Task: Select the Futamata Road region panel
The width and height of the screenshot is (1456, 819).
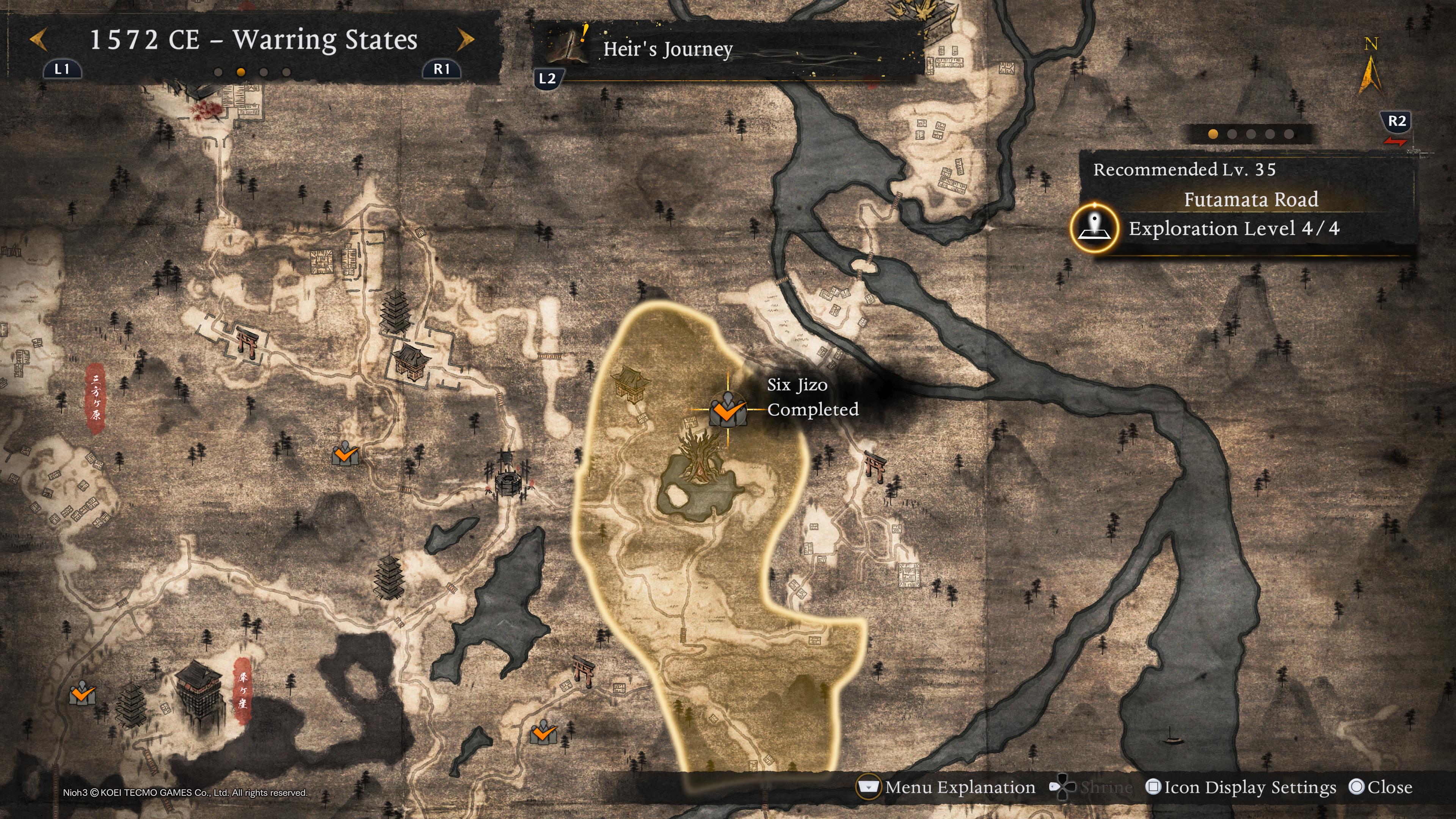Action: coord(1250,199)
